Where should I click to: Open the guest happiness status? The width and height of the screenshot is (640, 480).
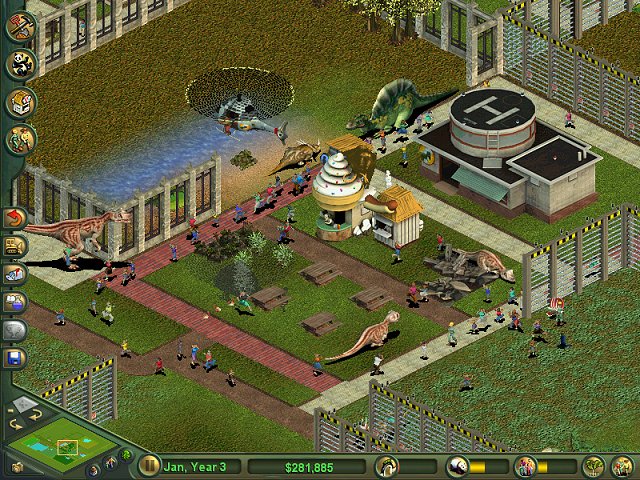click(x=525, y=466)
